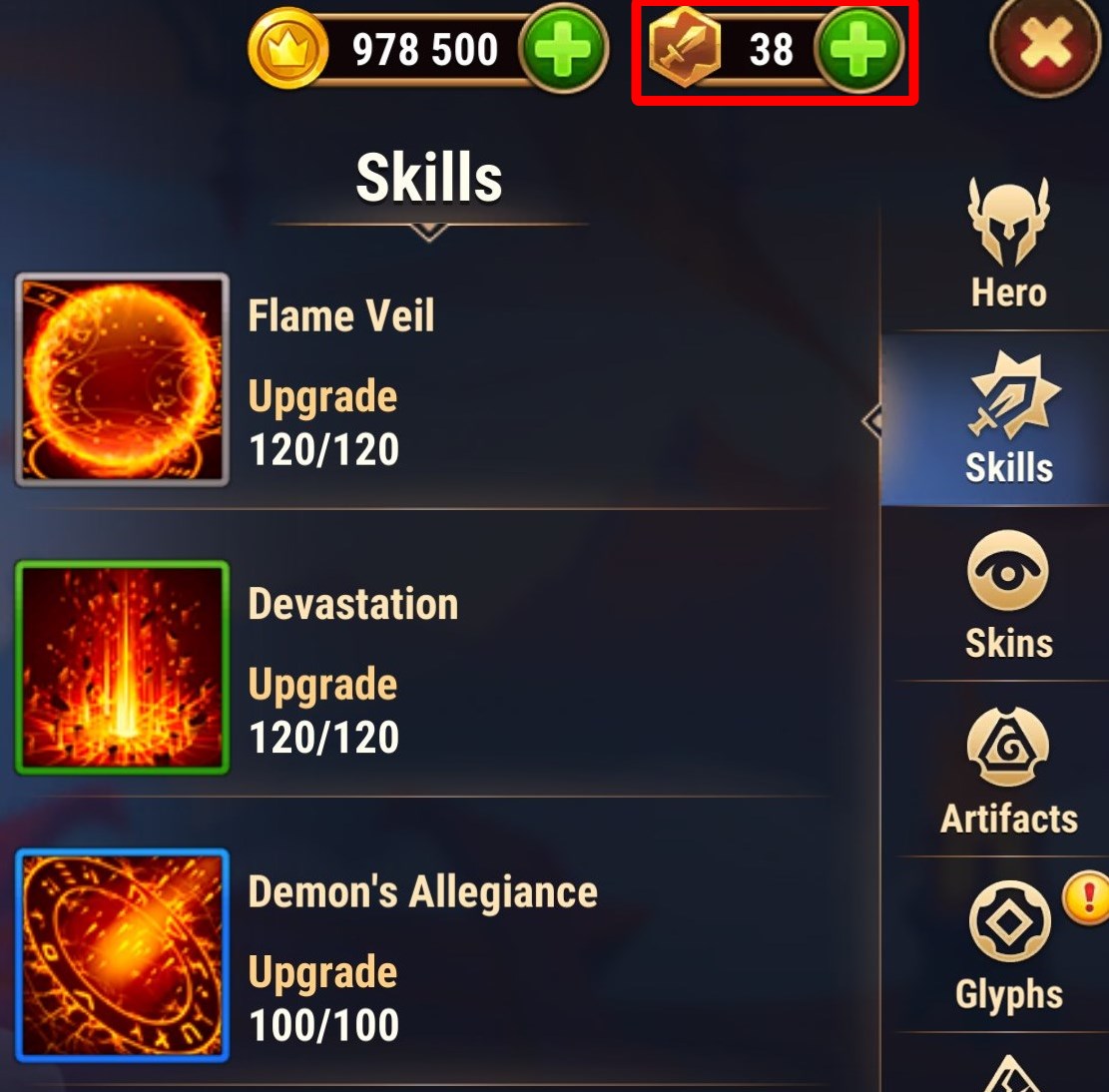Go to the Artifacts tab

pyautogui.click(x=1009, y=771)
